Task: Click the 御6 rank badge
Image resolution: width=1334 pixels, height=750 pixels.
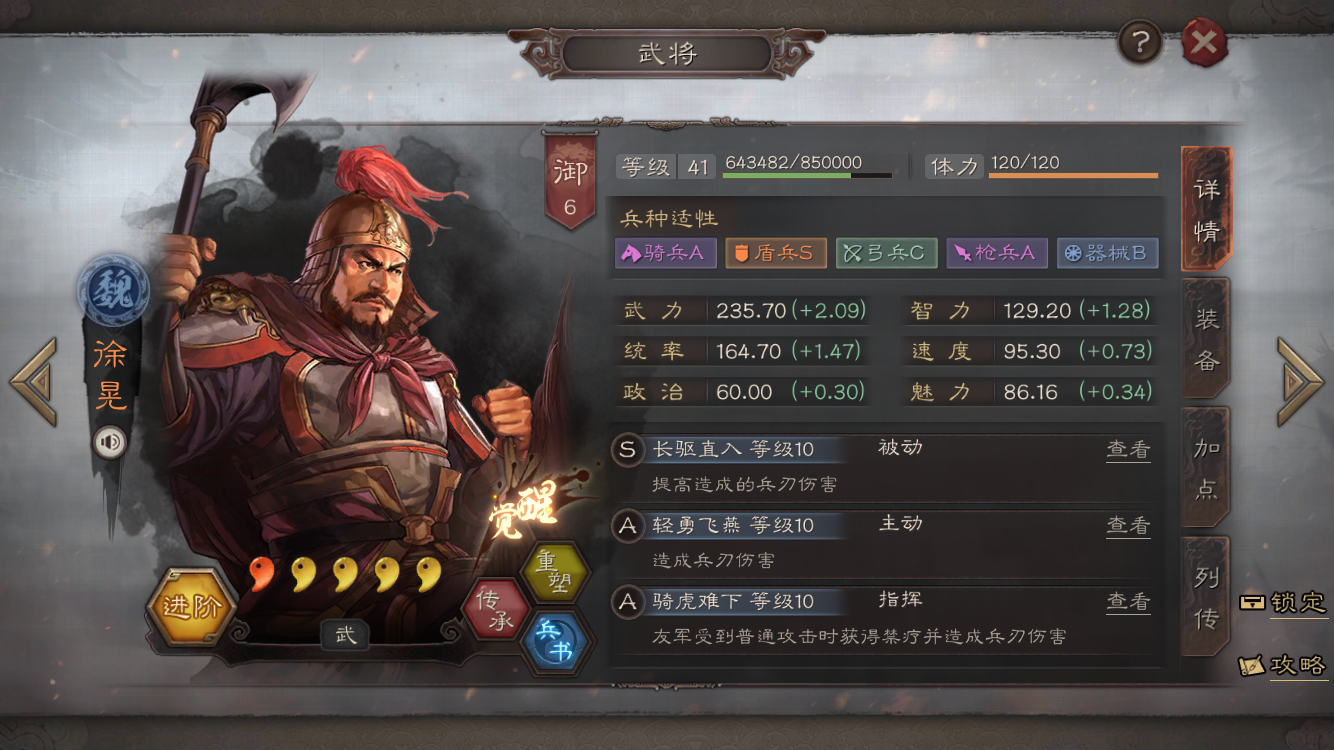Action: (570, 172)
